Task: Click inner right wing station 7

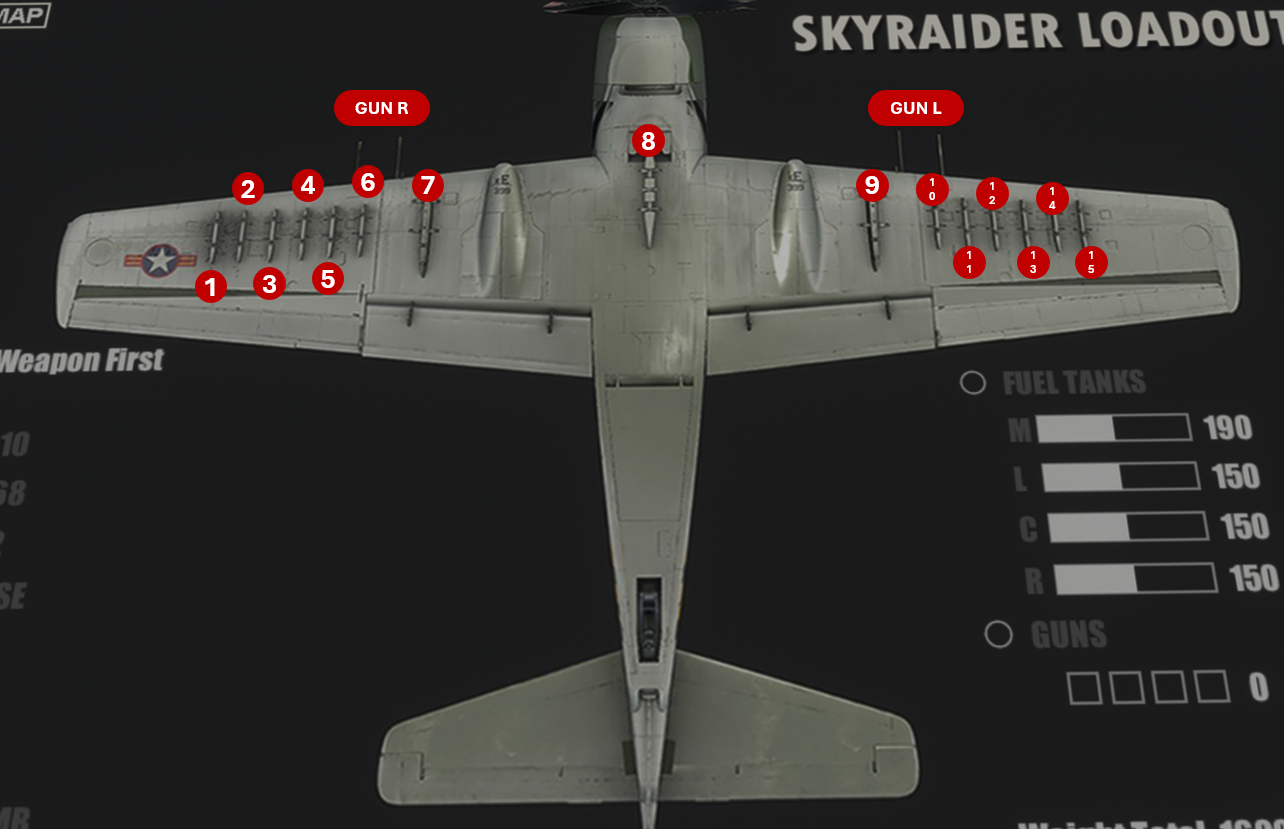Action: [x=428, y=186]
